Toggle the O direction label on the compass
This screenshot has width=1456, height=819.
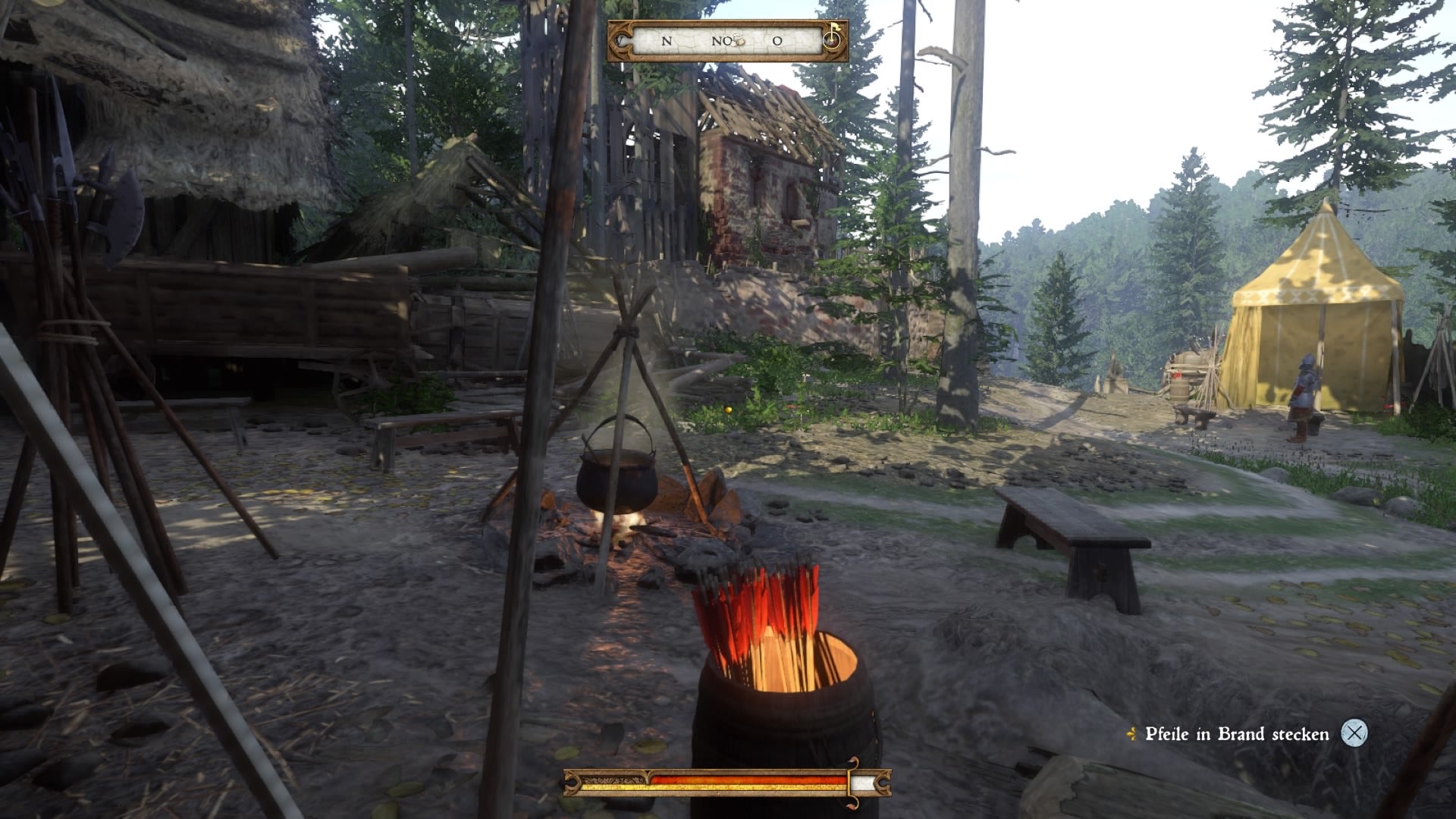(x=777, y=40)
